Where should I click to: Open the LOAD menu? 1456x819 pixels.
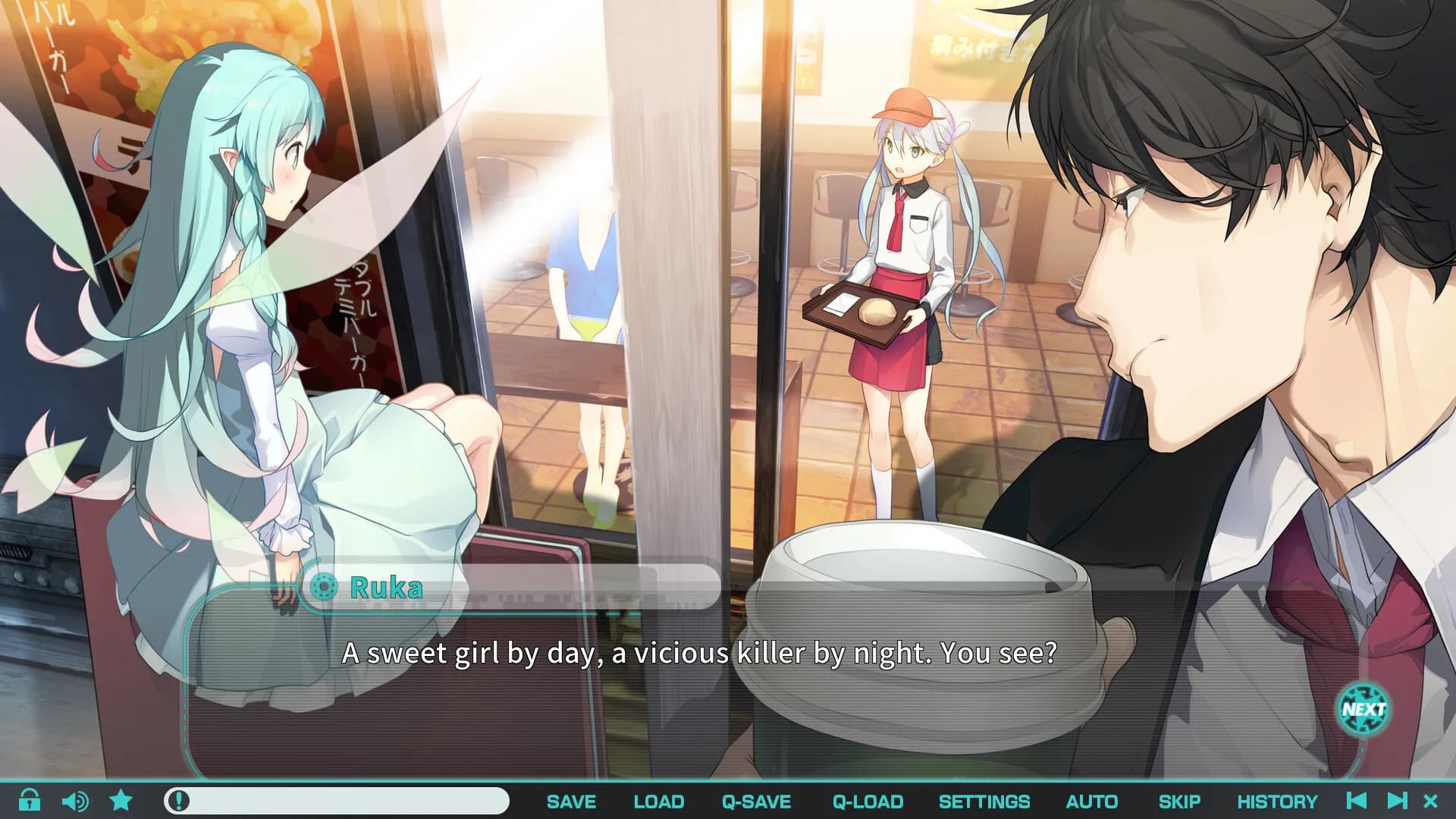[658, 802]
